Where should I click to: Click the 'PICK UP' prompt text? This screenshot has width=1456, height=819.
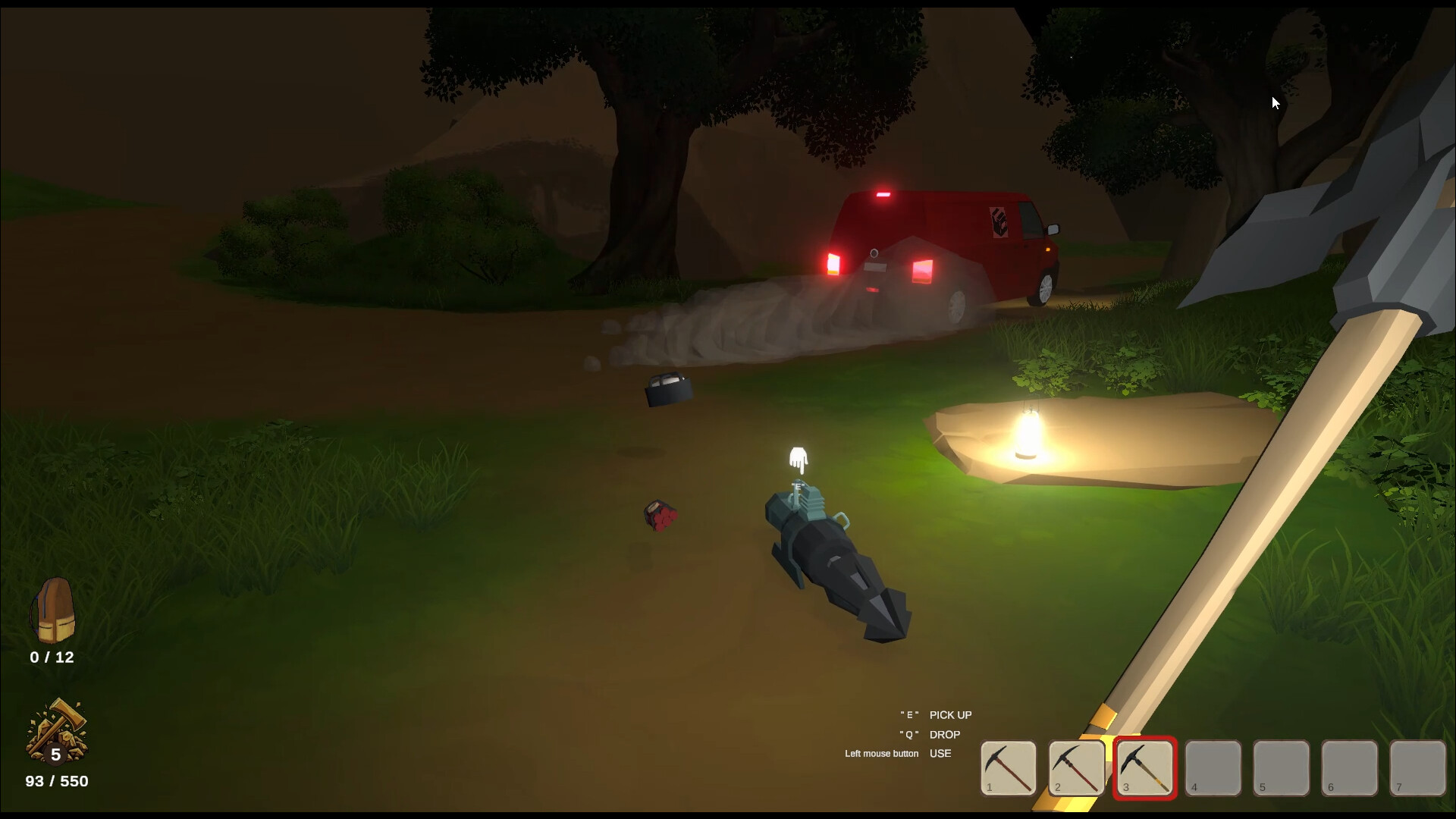pos(949,714)
